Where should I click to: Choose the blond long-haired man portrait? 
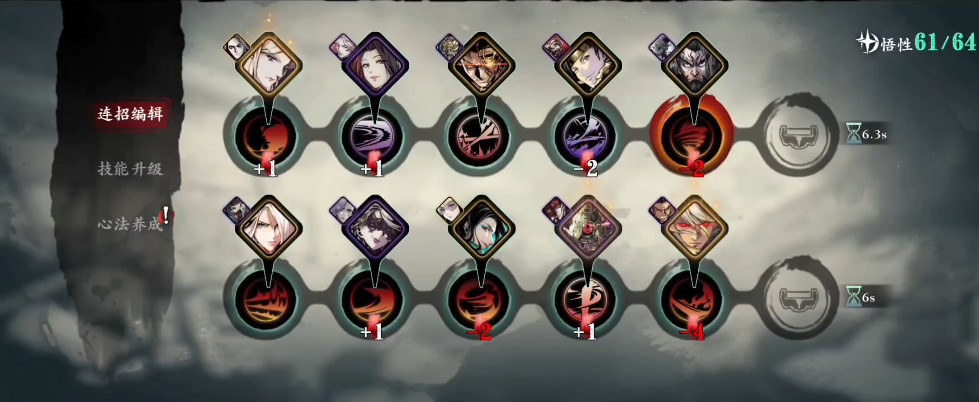tap(271, 65)
